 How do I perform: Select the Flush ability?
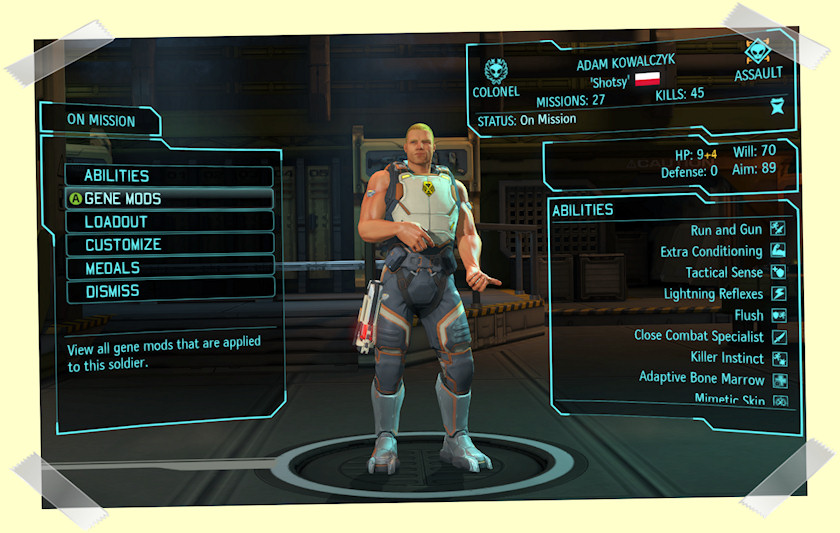coord(748,315)
